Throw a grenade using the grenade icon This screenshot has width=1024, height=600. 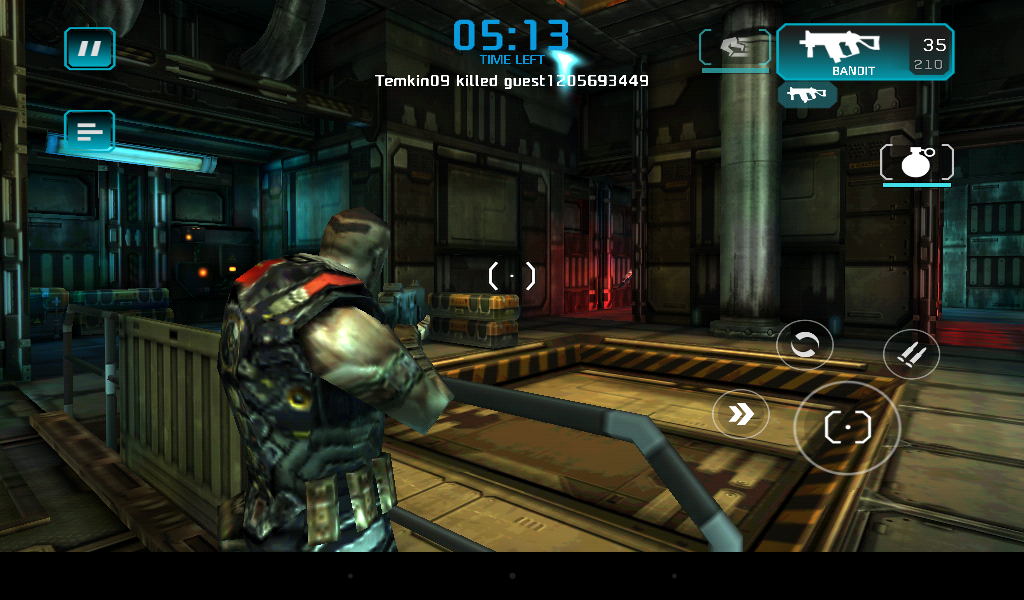click(916, 163)
